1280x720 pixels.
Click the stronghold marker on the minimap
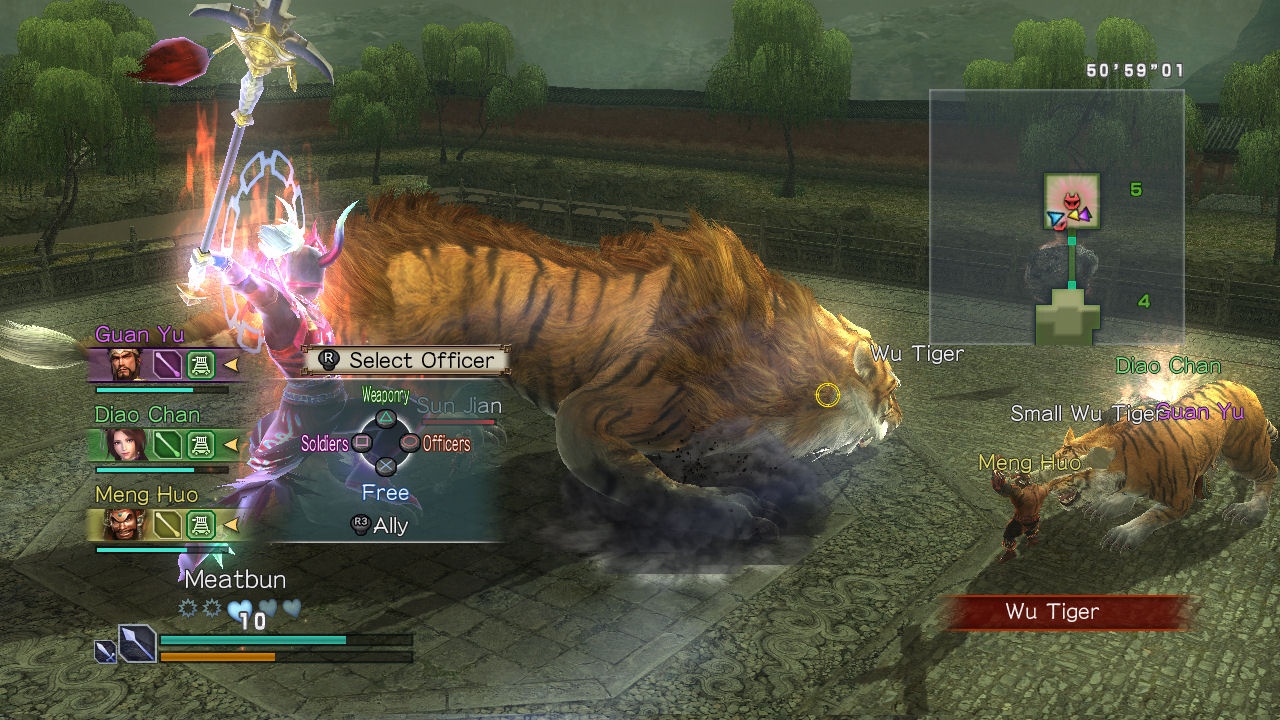[x=1068, y=320]
